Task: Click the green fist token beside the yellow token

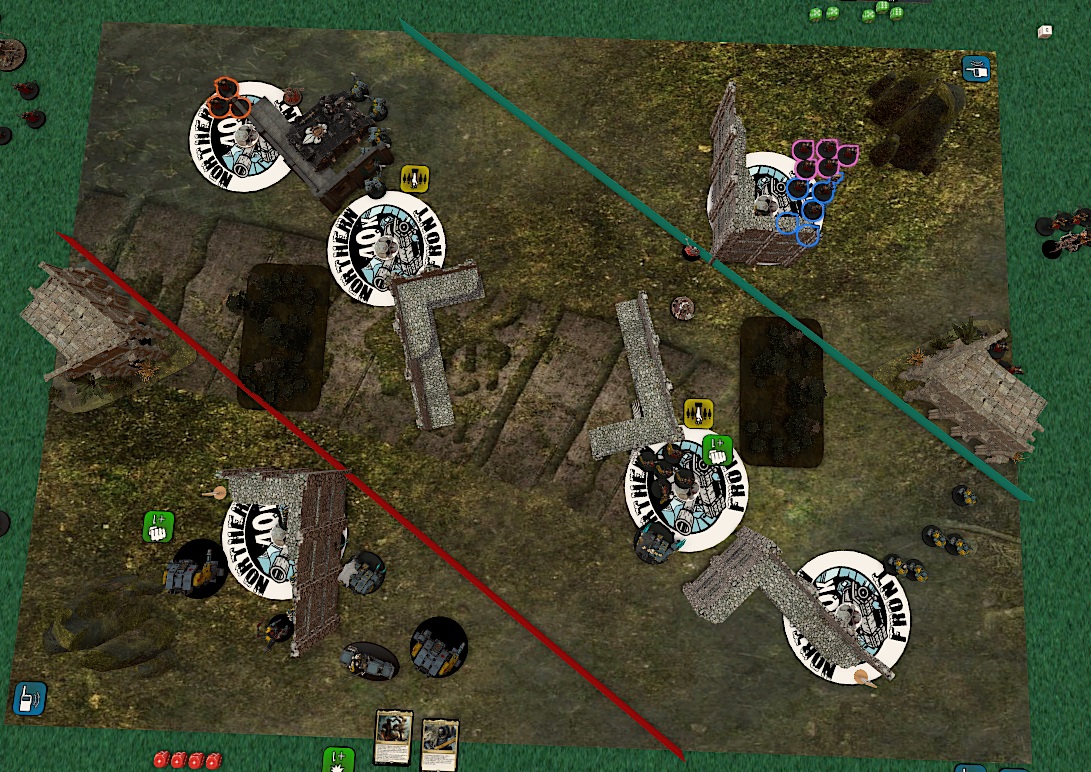Action: (x=716, y=449)
